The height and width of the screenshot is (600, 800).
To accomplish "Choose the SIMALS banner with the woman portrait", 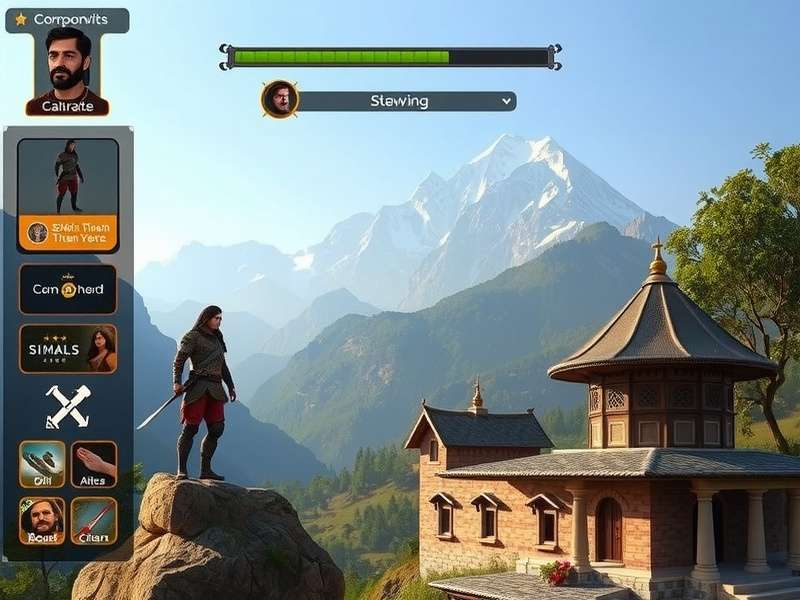I will click(x=68, y=349).
